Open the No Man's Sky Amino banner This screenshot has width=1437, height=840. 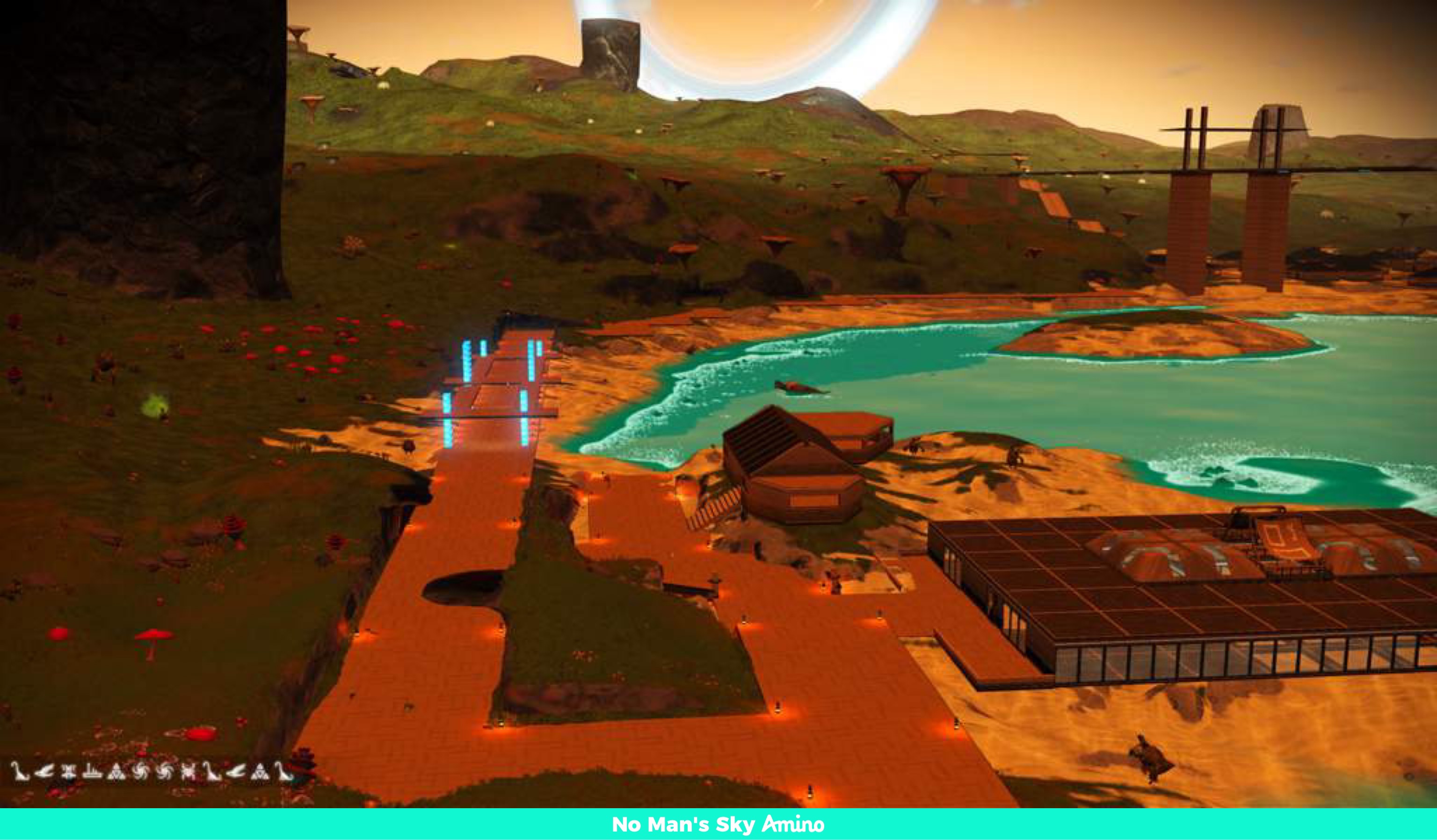718,824
